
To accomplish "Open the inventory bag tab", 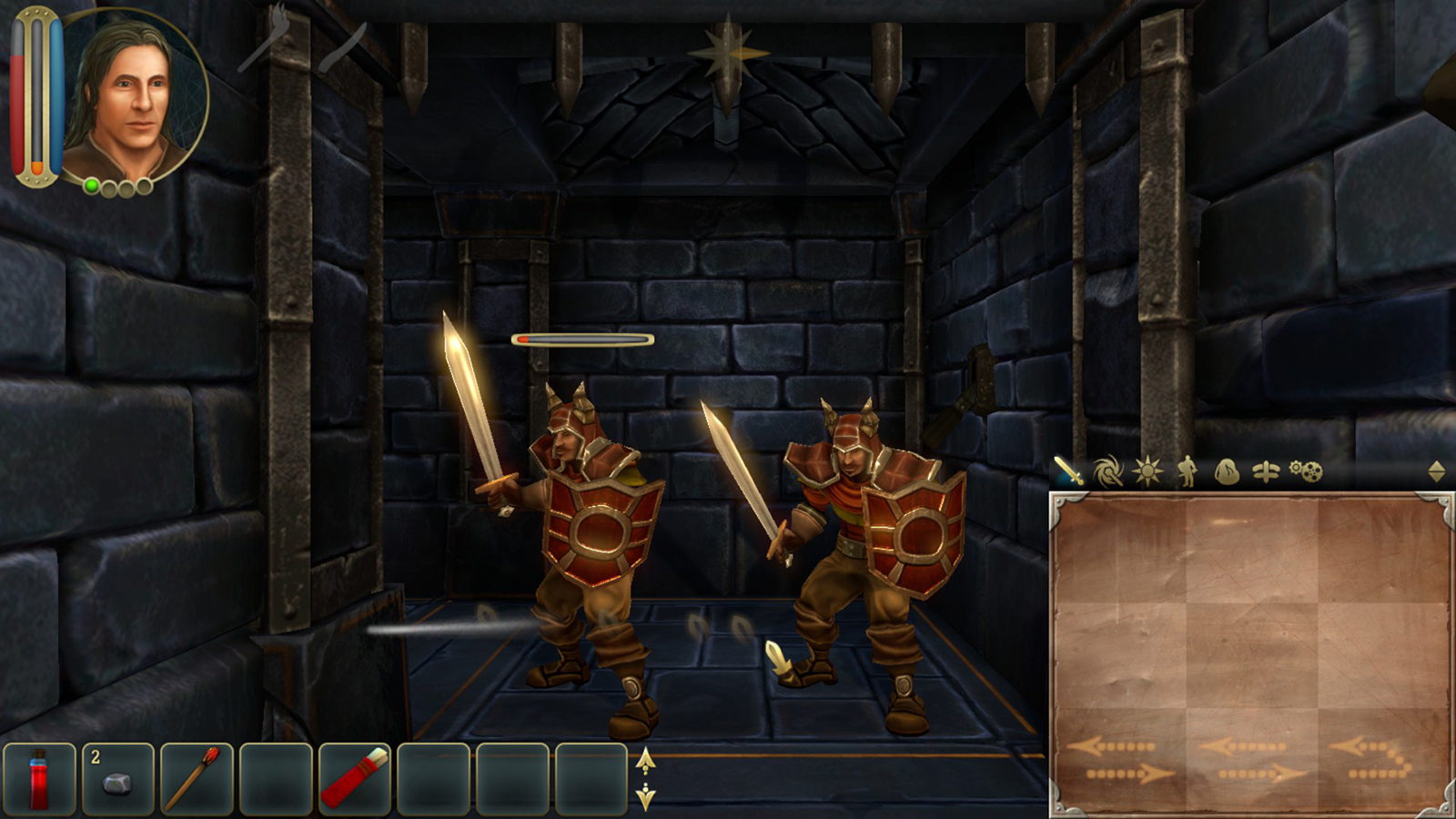I will coord(1227,471).
